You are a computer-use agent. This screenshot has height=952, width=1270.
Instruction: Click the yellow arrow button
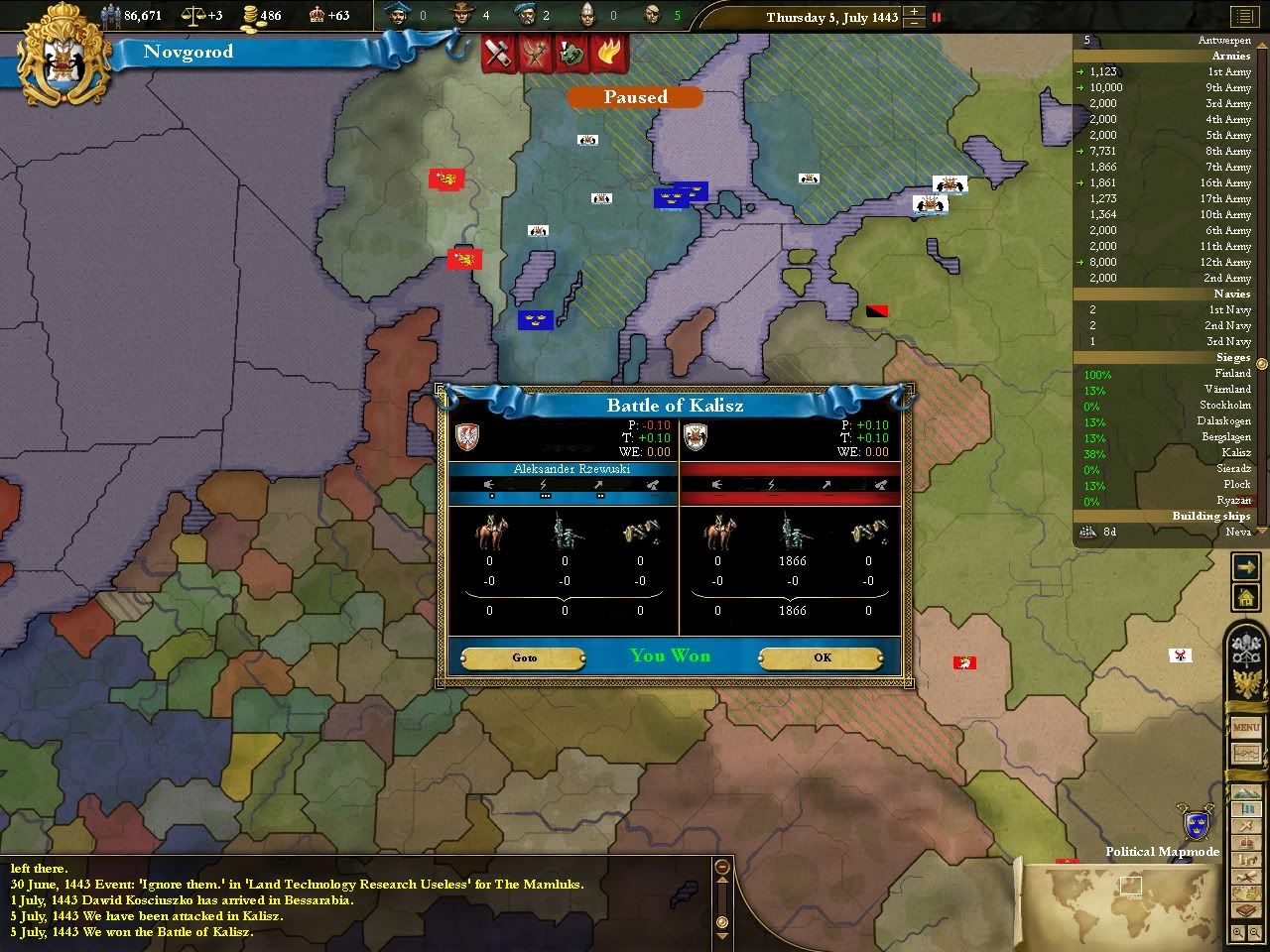pyautogui.click(x=1245, y=566)
